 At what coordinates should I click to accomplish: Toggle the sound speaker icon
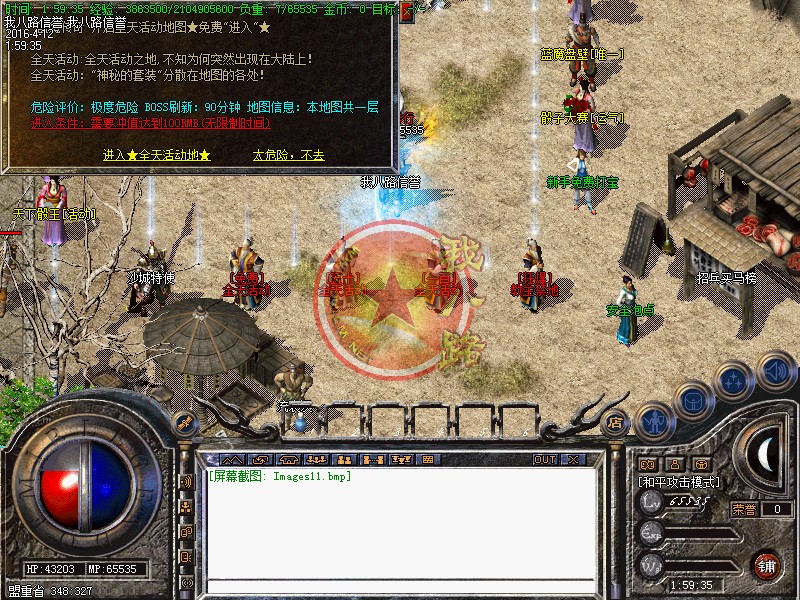click(x=774, y=371)
